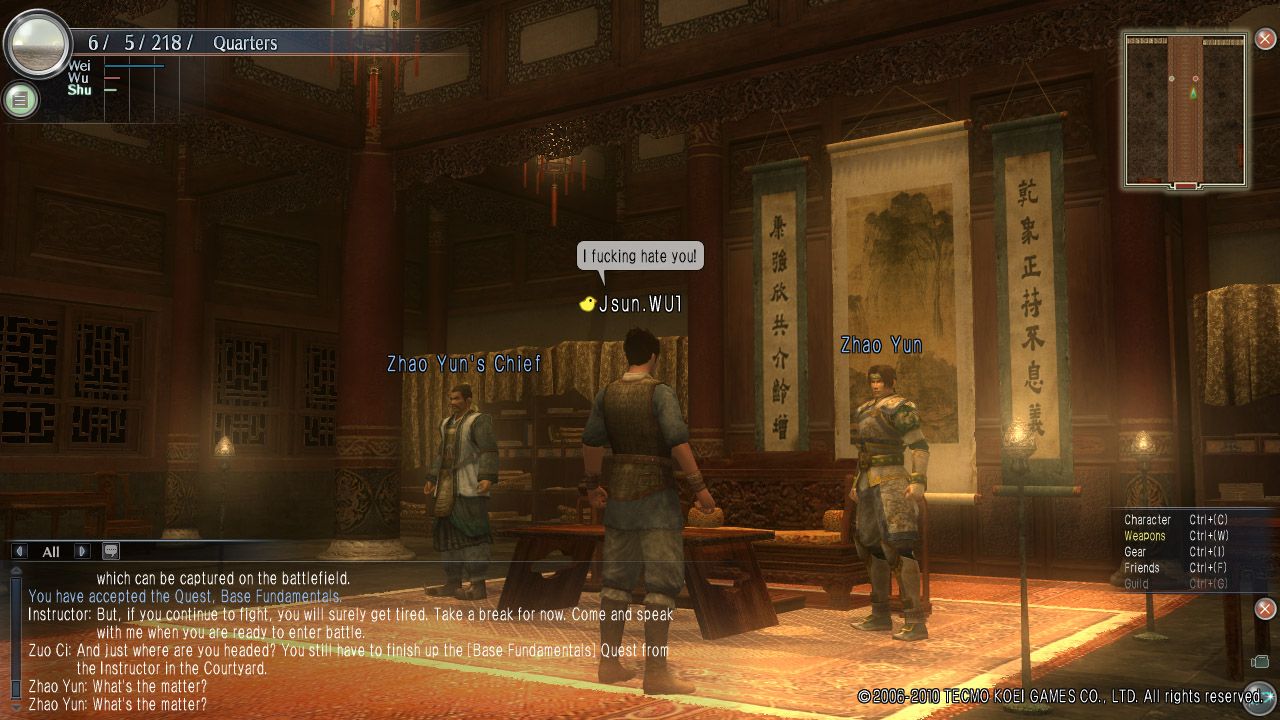
Task: Close the minimap with its red X
Action: 1265,40
